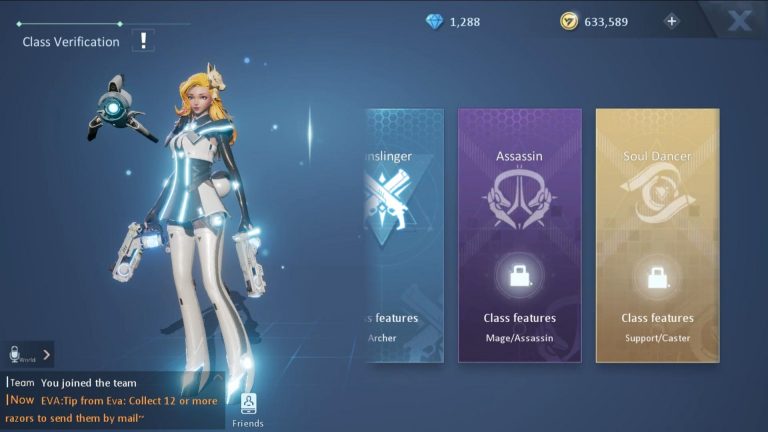Screen dimensions: 768x432
Task: Close the Class Verification screen
Action: click(739, 21)
